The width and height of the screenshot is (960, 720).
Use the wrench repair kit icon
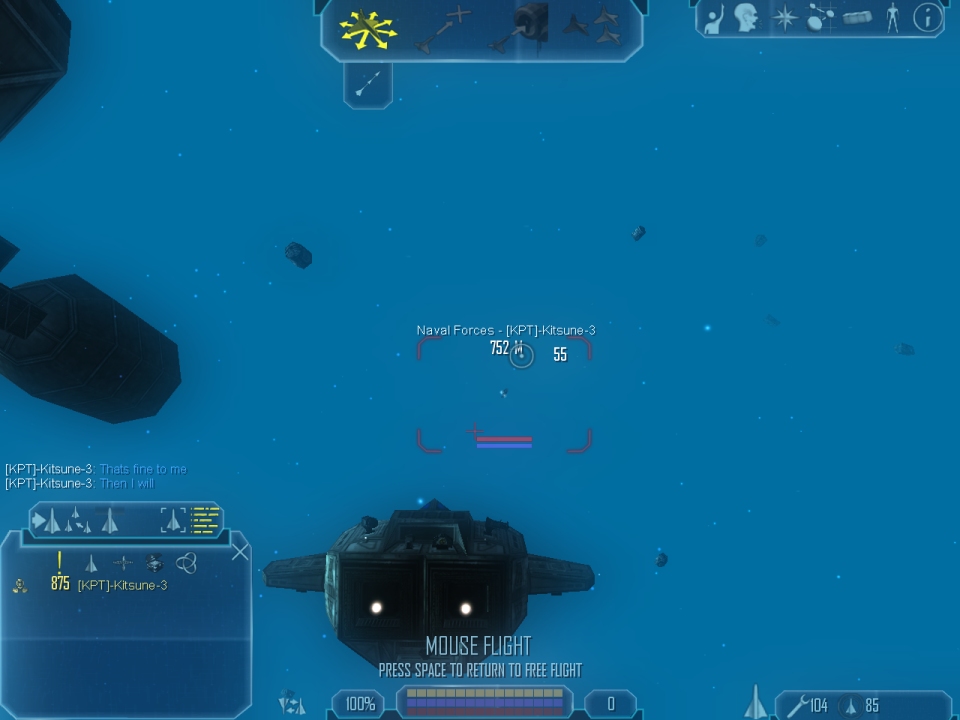pos(797,706)
